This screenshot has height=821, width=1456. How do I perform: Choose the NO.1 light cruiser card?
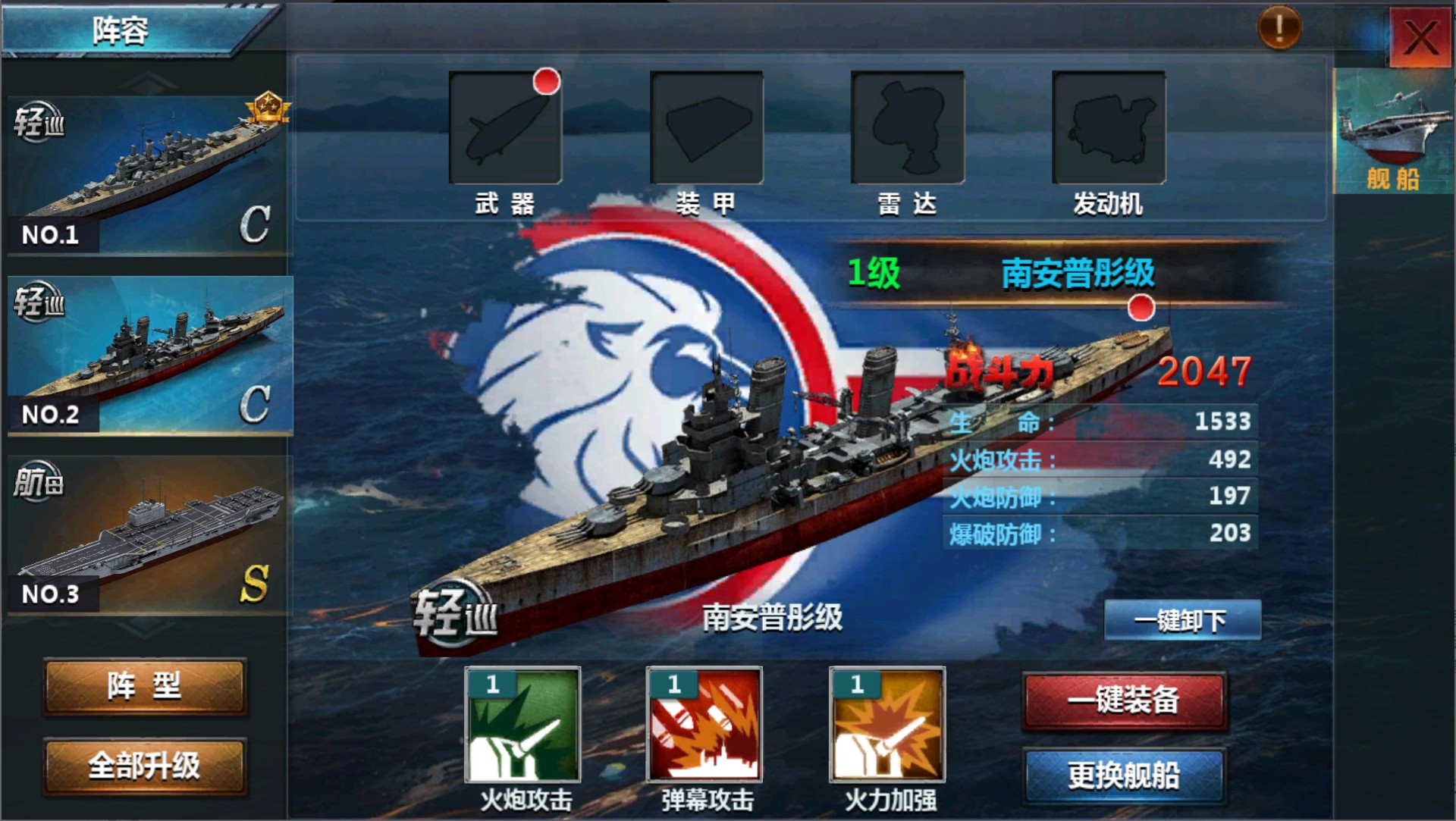[149, 176]
